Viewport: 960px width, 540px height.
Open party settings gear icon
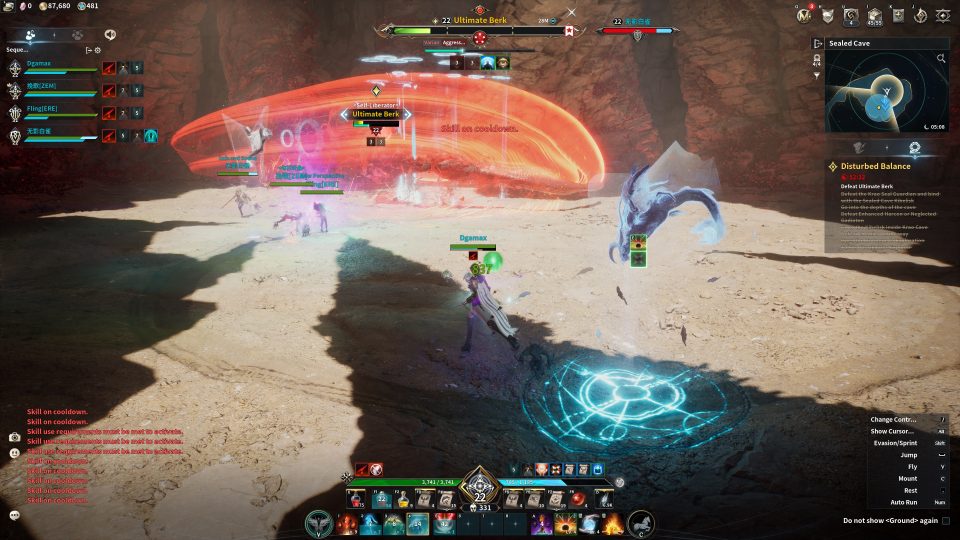pos(97,49)
